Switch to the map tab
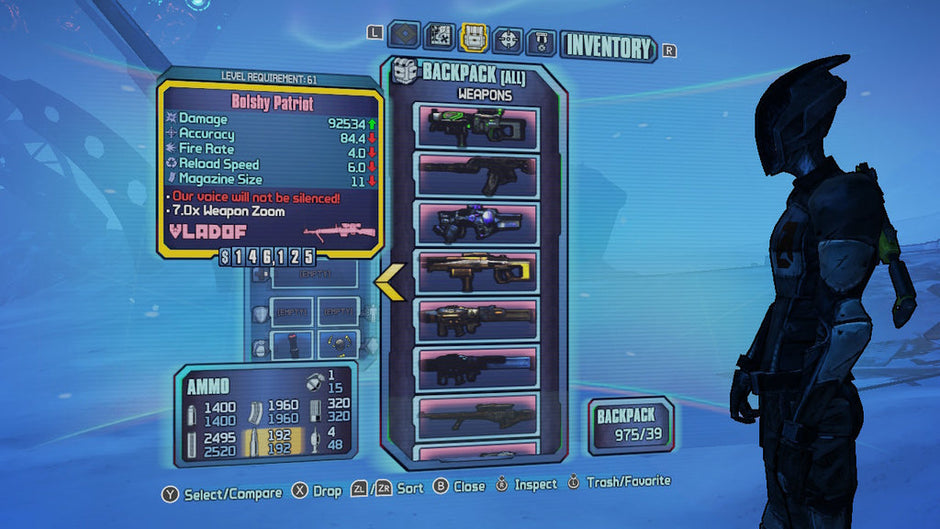The image size is (940, 529). (x=439, y=38)
